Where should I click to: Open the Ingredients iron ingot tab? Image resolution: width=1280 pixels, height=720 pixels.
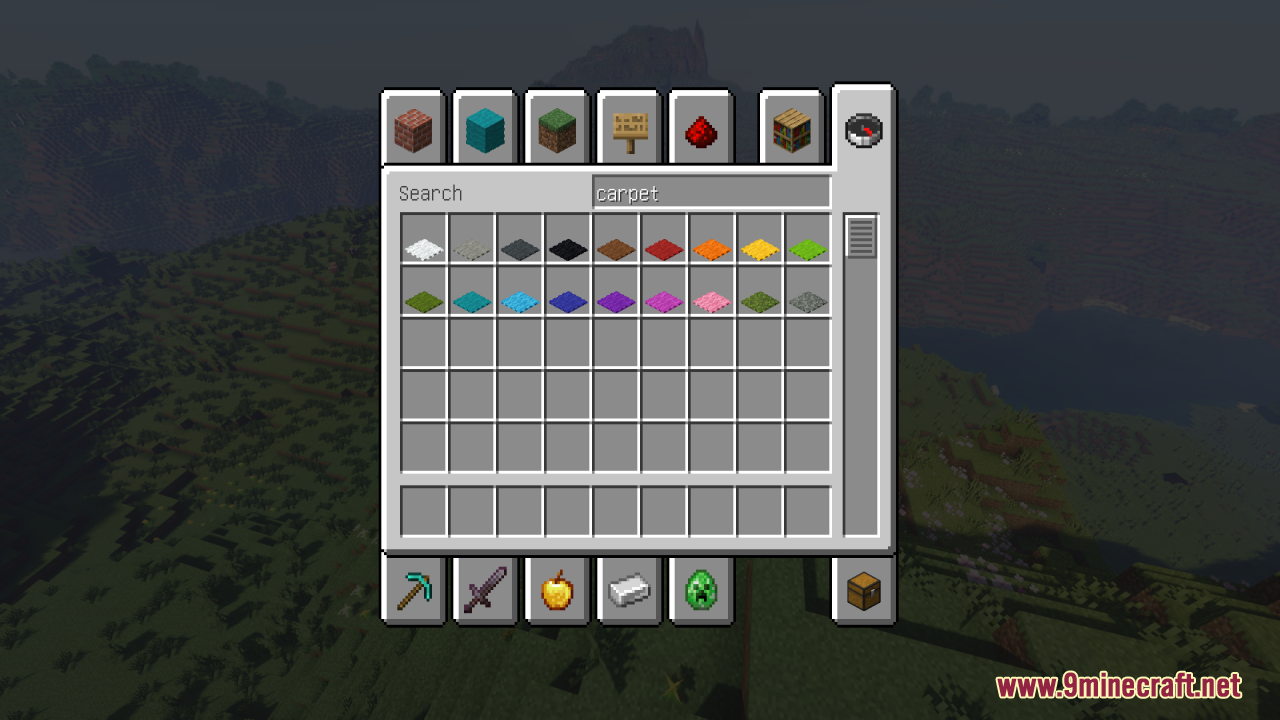pyautogui.click(x=629, y=591)
